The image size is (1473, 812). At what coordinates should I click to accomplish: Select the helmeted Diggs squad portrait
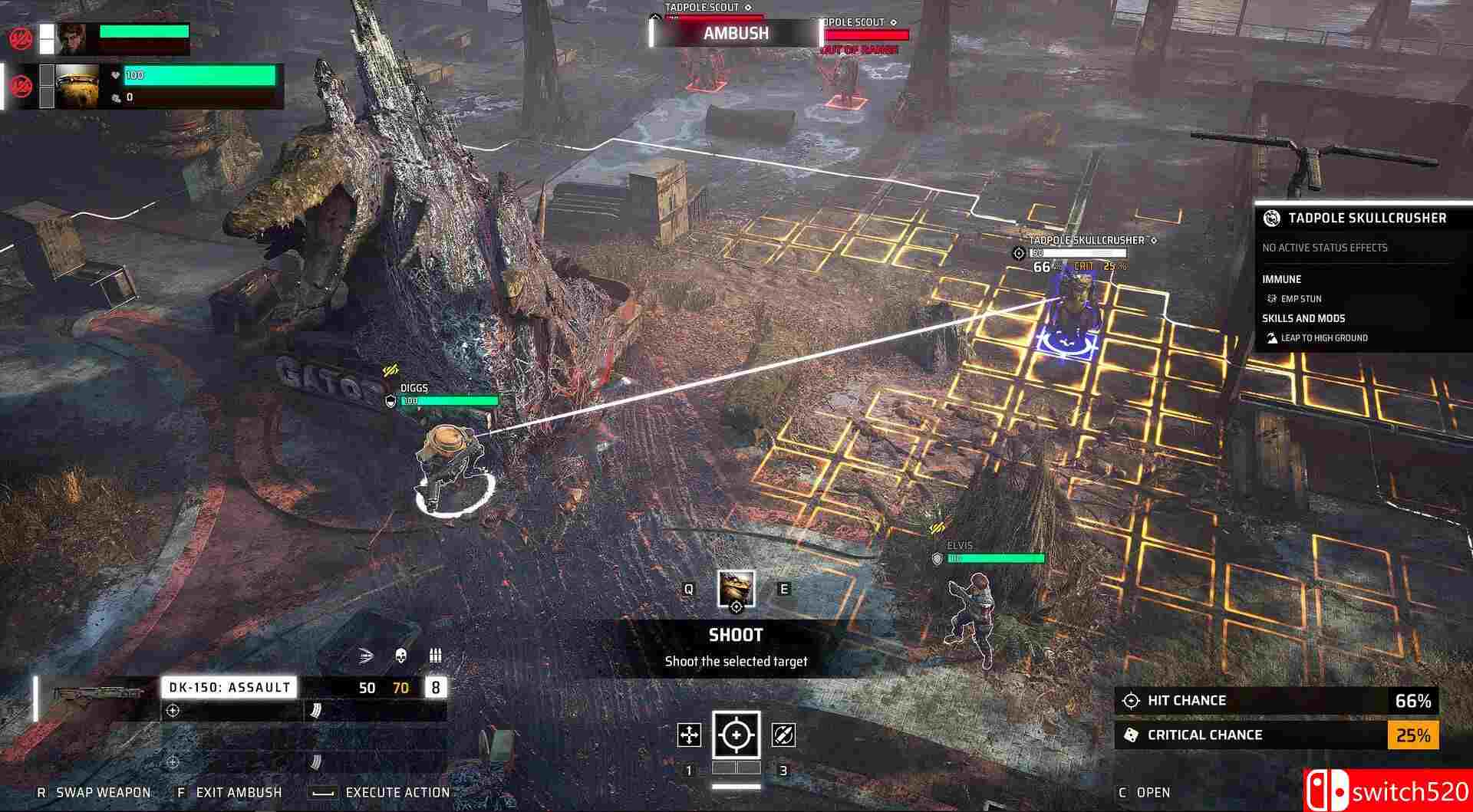click(77, 85)
